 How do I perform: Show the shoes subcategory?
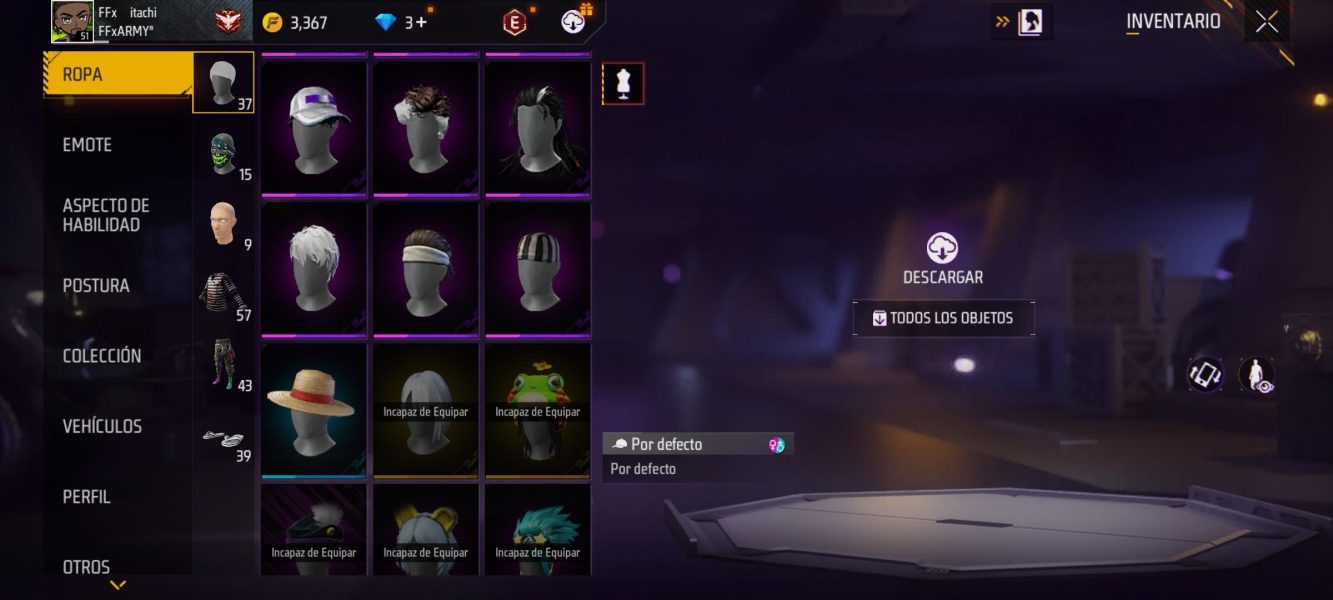coord(224,437)
